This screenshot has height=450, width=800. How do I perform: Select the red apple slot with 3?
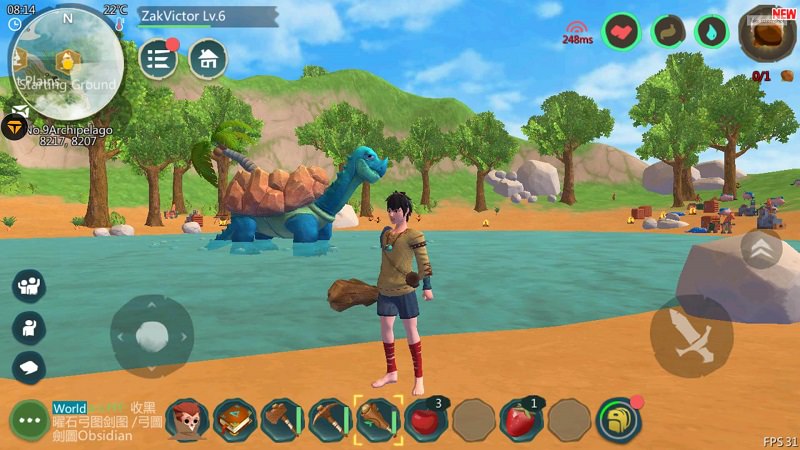(426, 420)
